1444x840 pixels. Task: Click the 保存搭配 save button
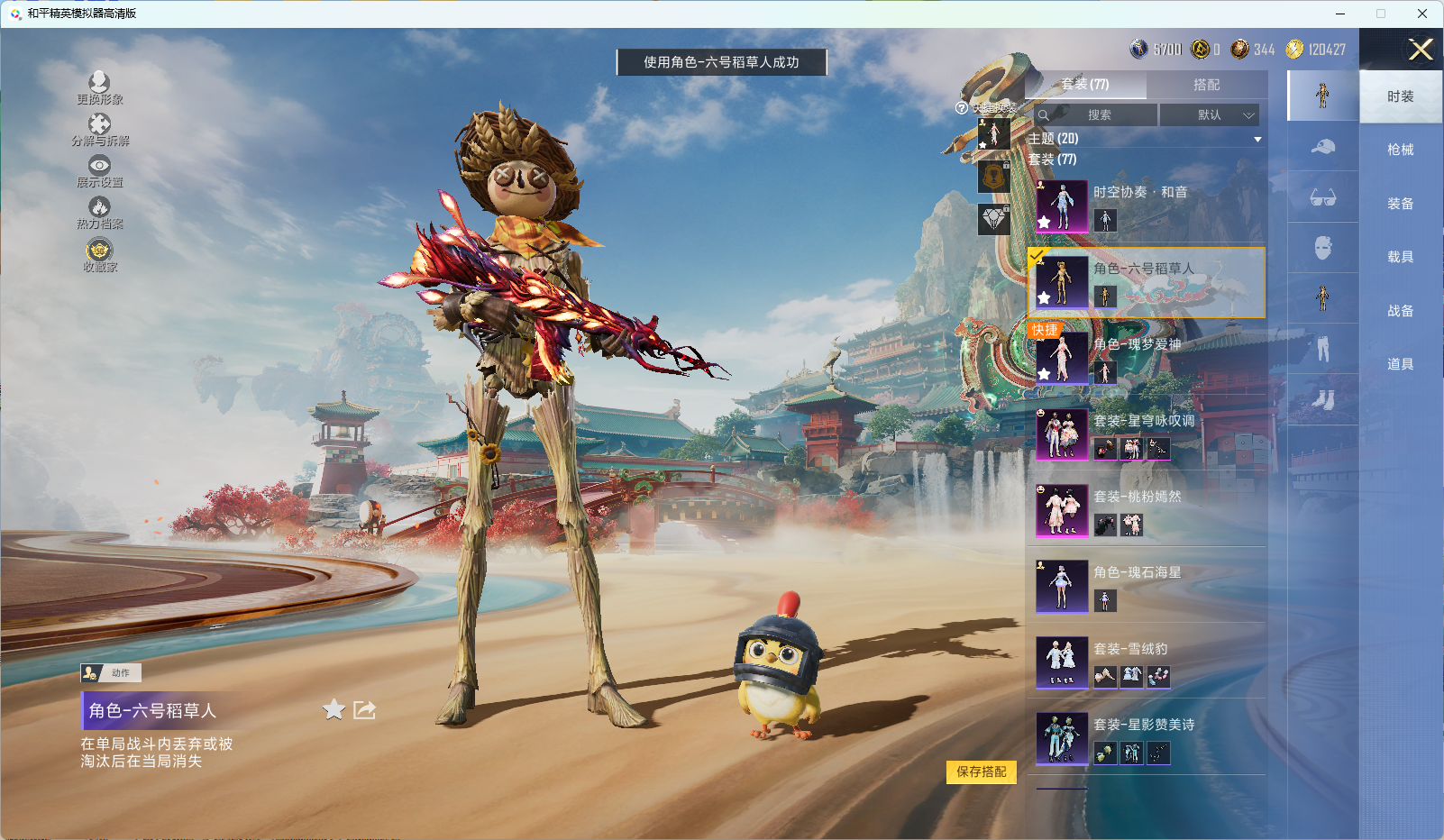(x=981, y=772)
